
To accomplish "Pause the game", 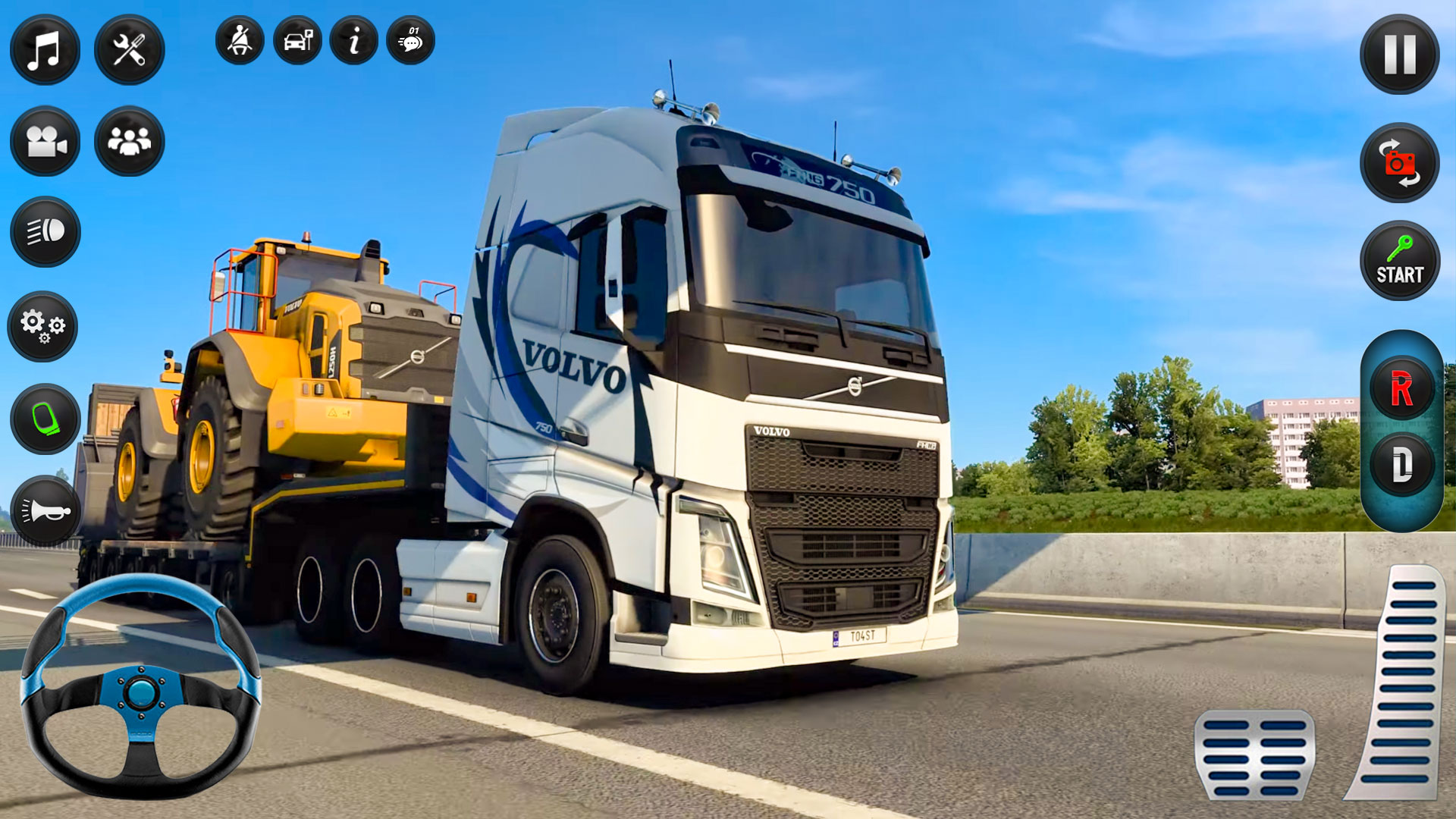I will [1398, 57].
